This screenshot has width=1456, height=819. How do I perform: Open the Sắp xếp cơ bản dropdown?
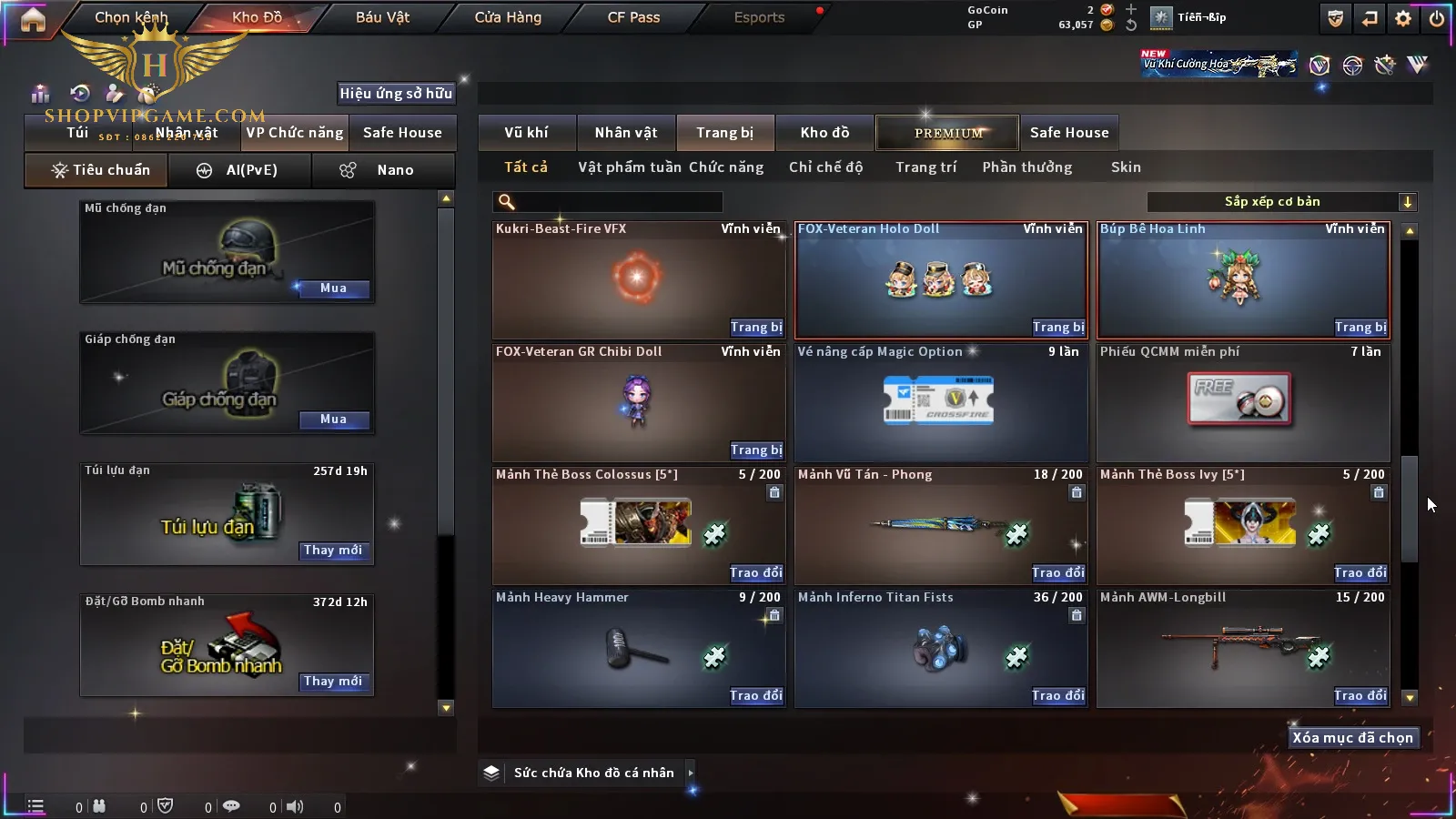click(x=1281, y=202)
